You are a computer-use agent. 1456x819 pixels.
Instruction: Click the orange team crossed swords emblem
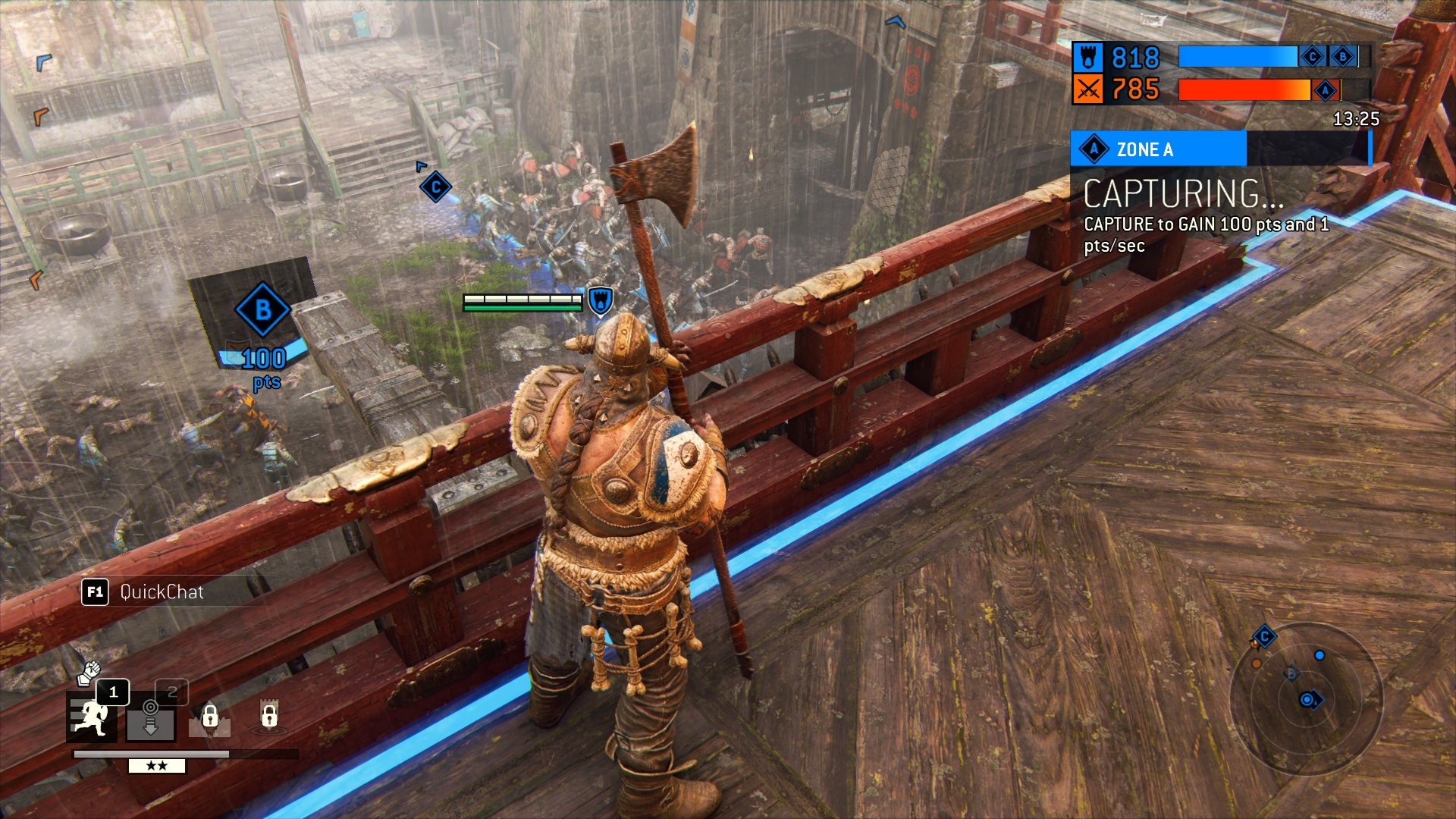pyautogui.click(x=1087, y=90)
